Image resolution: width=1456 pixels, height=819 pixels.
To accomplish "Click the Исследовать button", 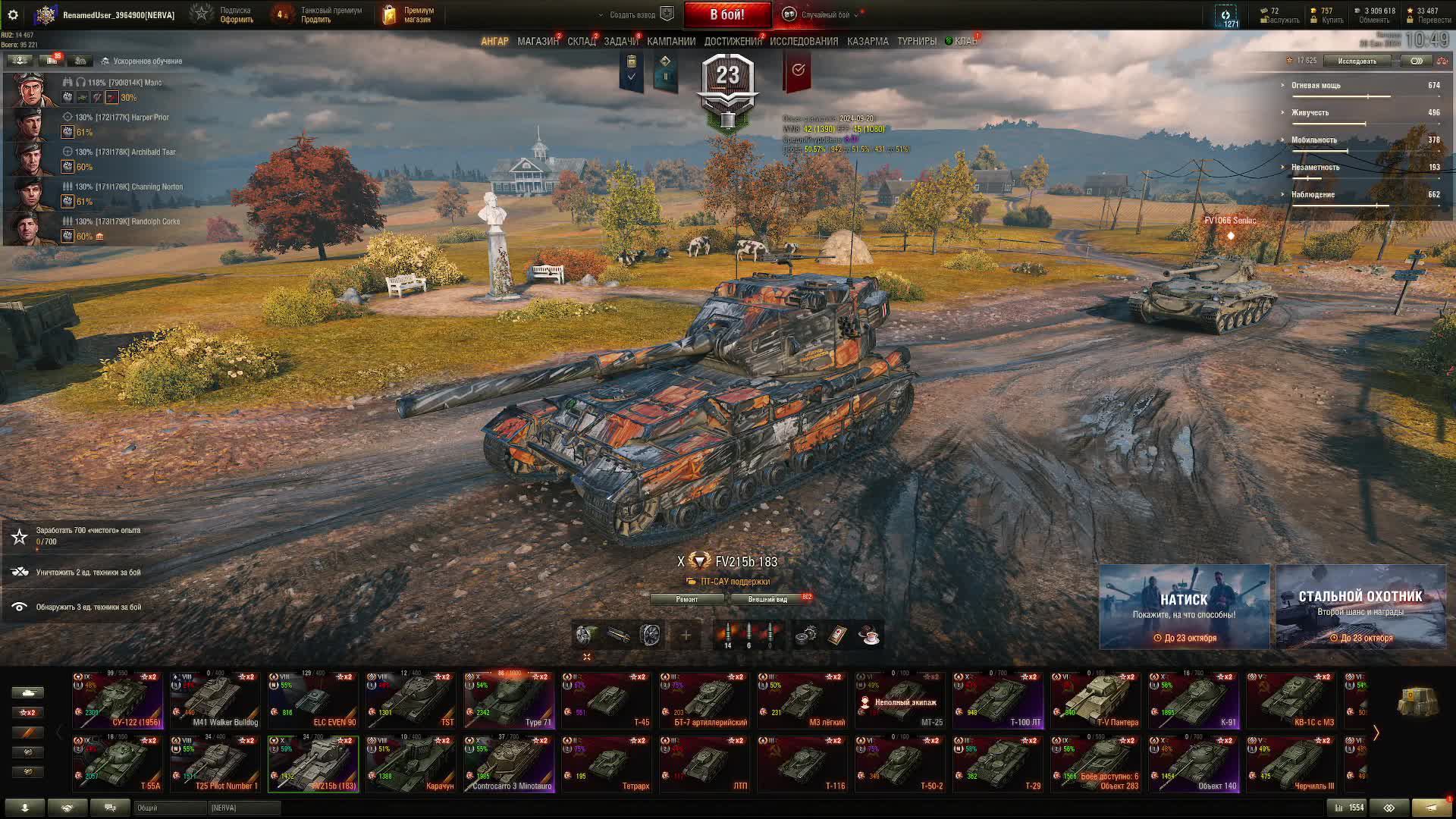I will (x=1357, y=61).
